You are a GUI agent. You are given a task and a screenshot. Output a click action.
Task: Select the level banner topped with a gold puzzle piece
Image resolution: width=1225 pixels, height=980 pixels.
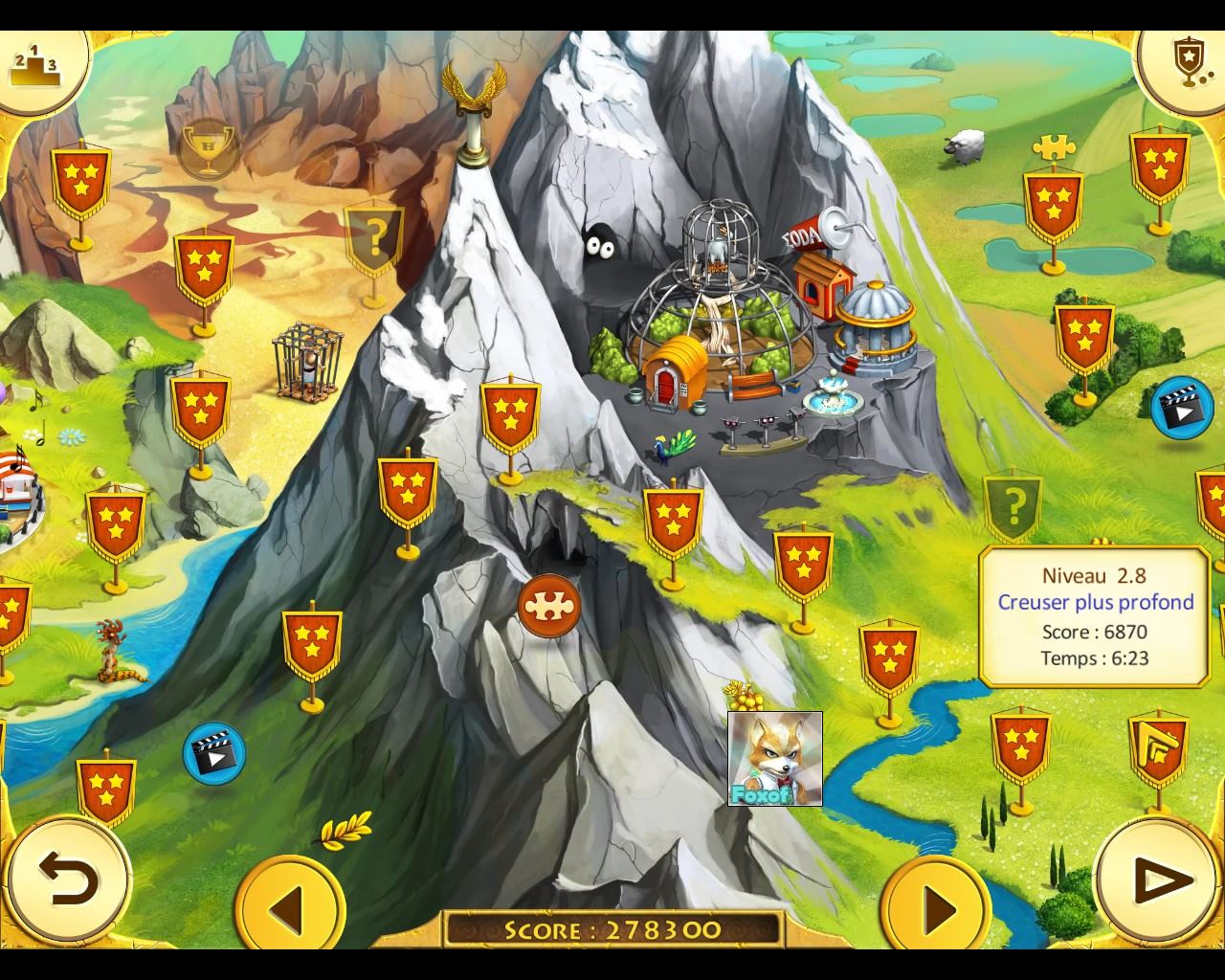[x=1053, y=203]
